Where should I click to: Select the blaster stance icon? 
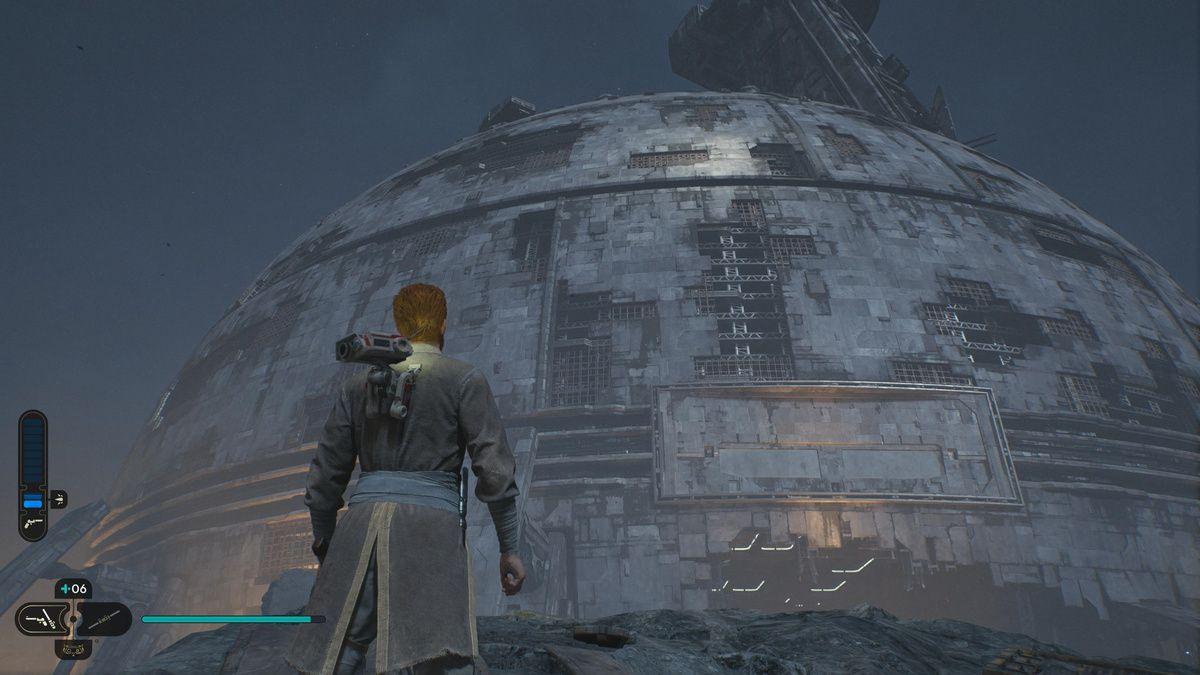tap(41, 620)
